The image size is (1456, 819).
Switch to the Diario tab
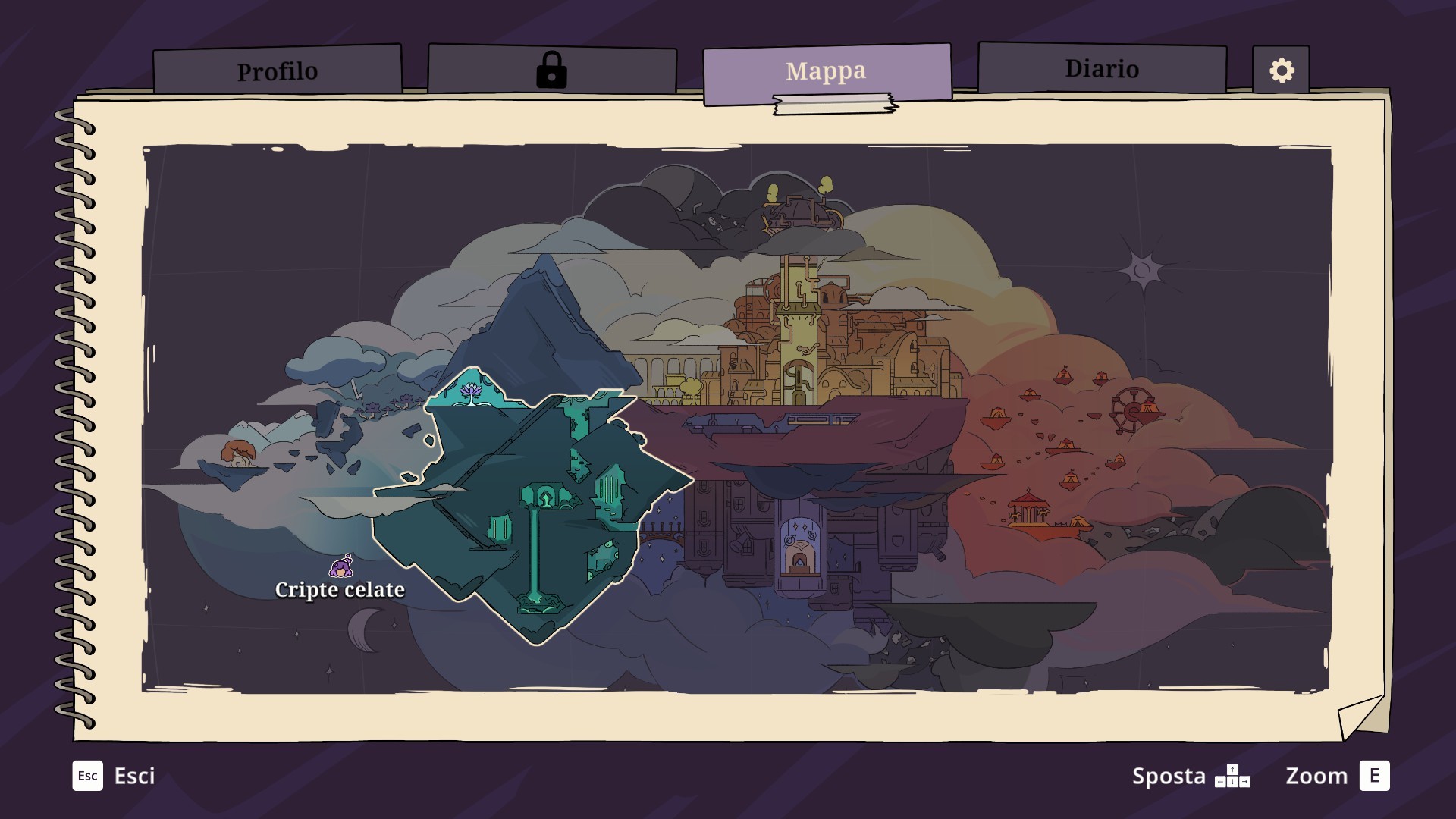pyautogui.click(x=1101, y=69)
